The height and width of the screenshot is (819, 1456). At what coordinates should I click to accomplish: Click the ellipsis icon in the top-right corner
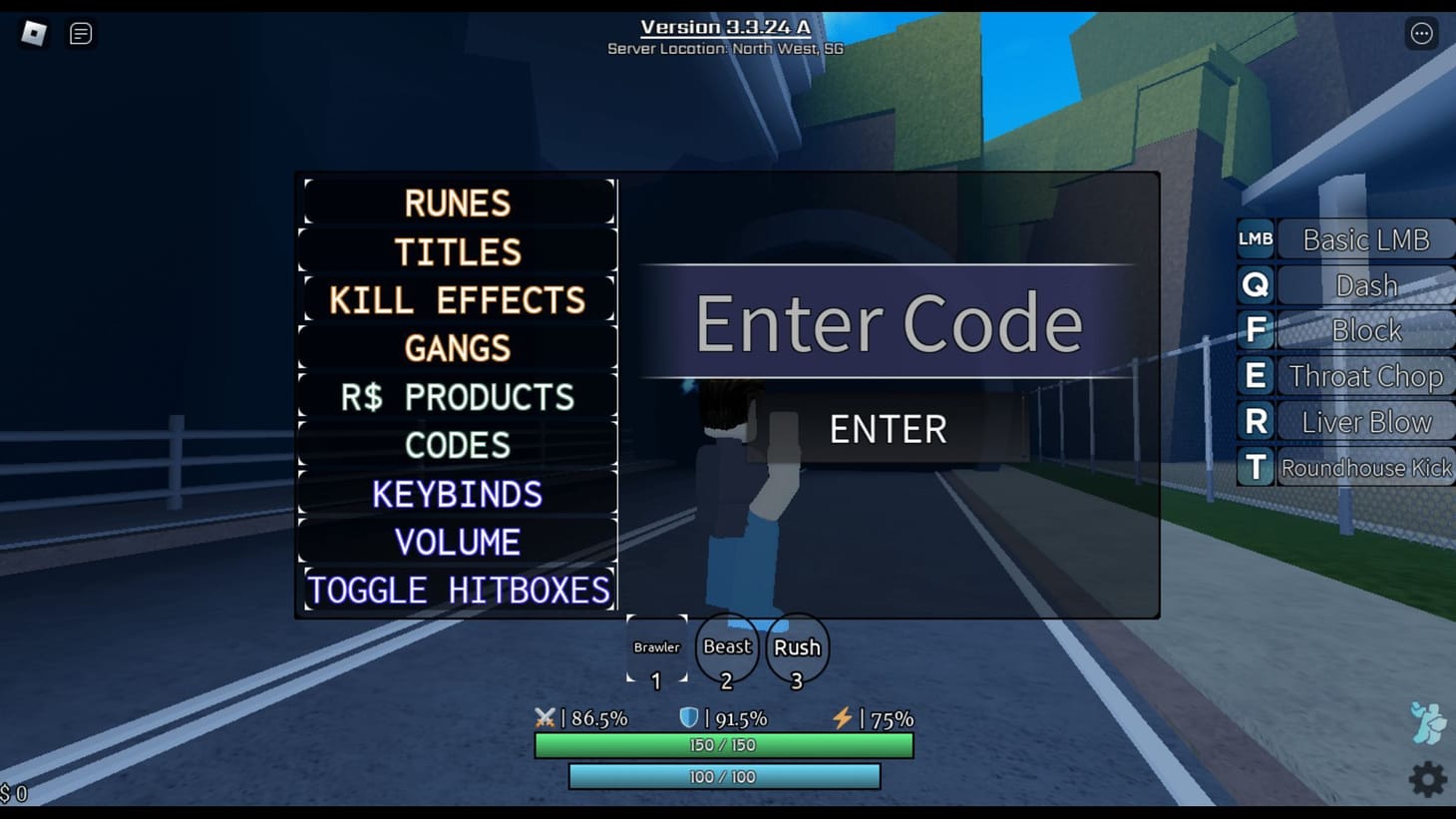[x=1422, y=33]
